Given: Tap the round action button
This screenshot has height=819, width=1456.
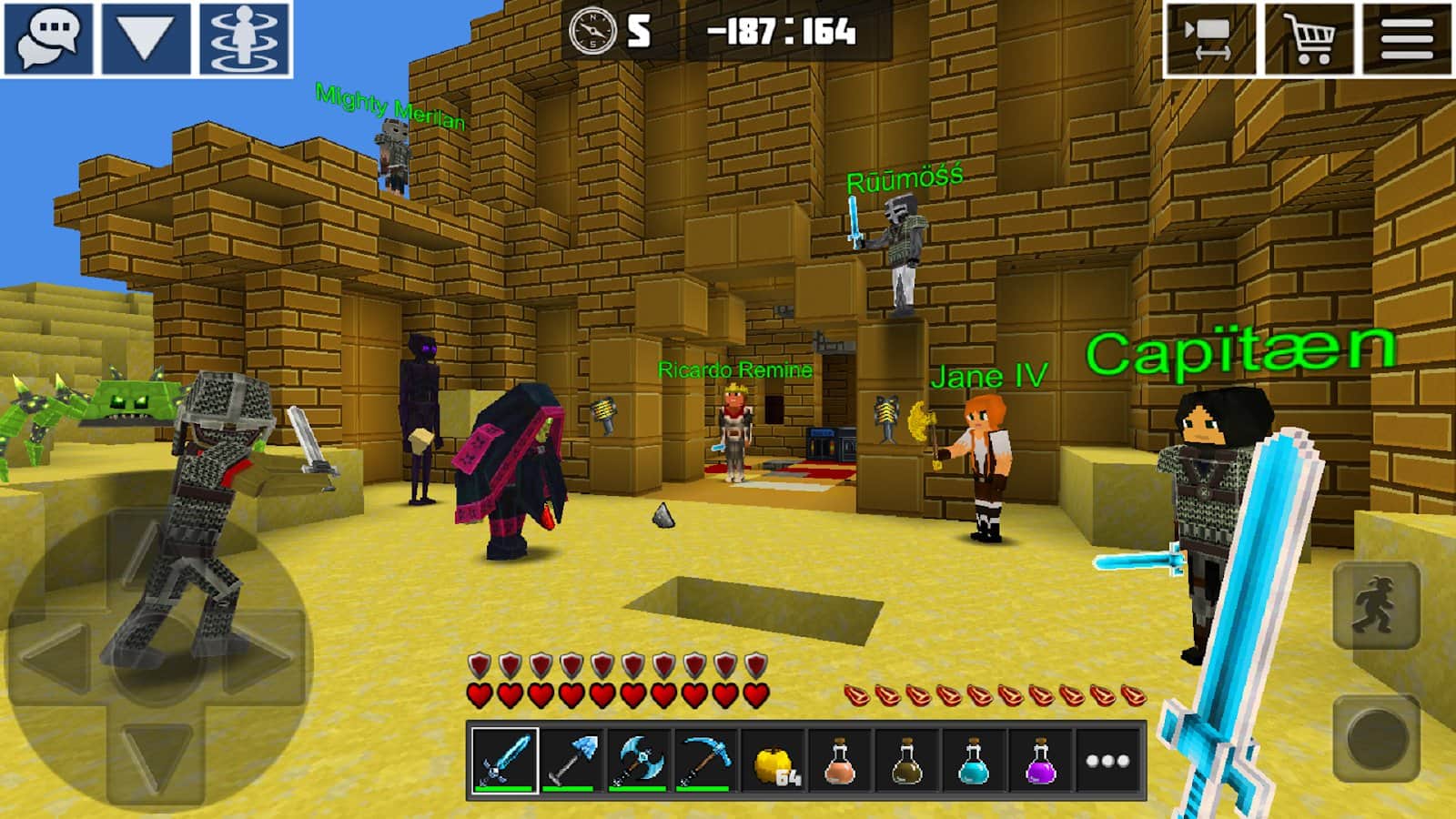Looking at the screenshot, I should [1376, 737].
